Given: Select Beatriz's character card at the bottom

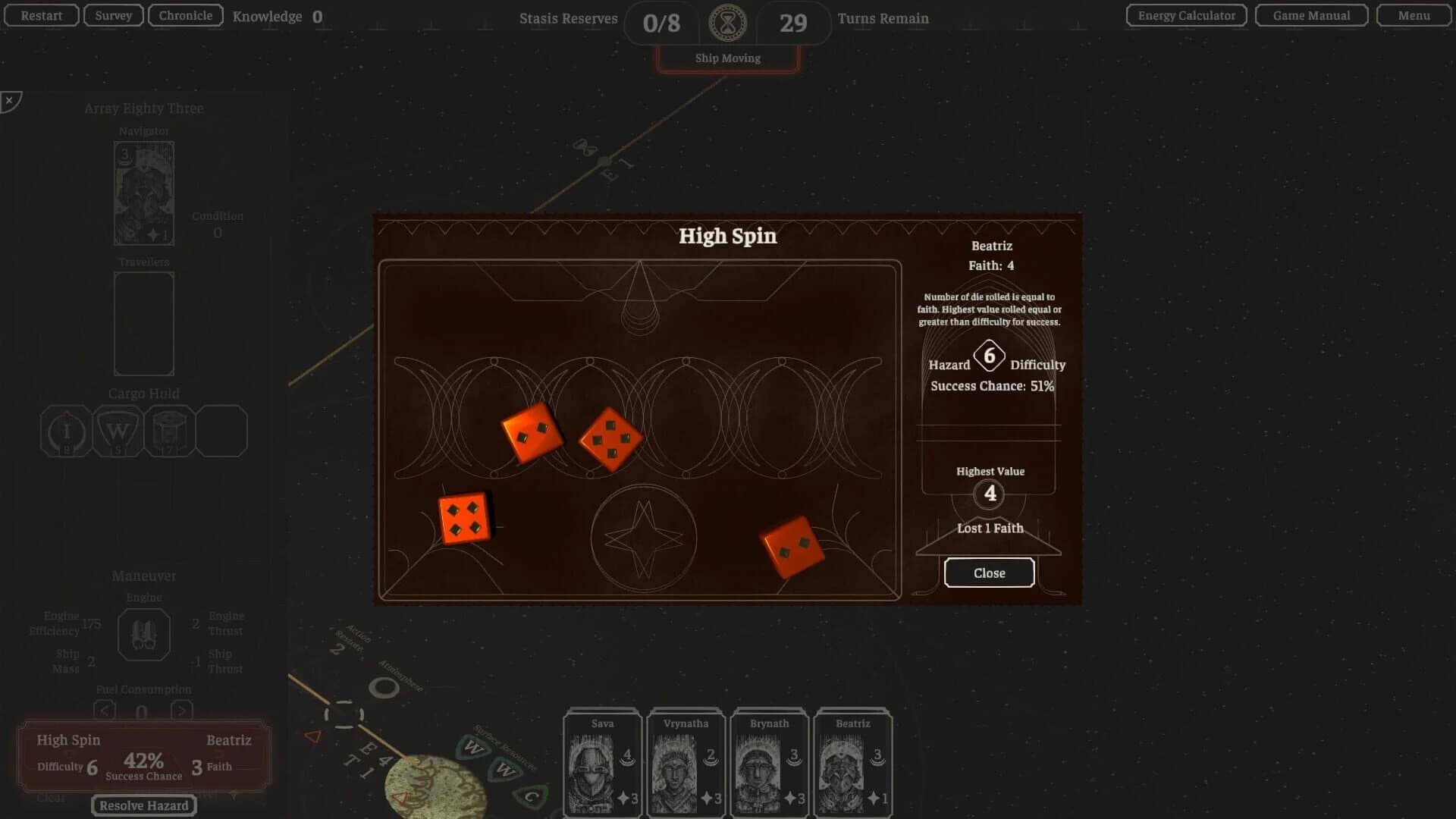Looking at the screenshot, I should click(x=852, y=762).
